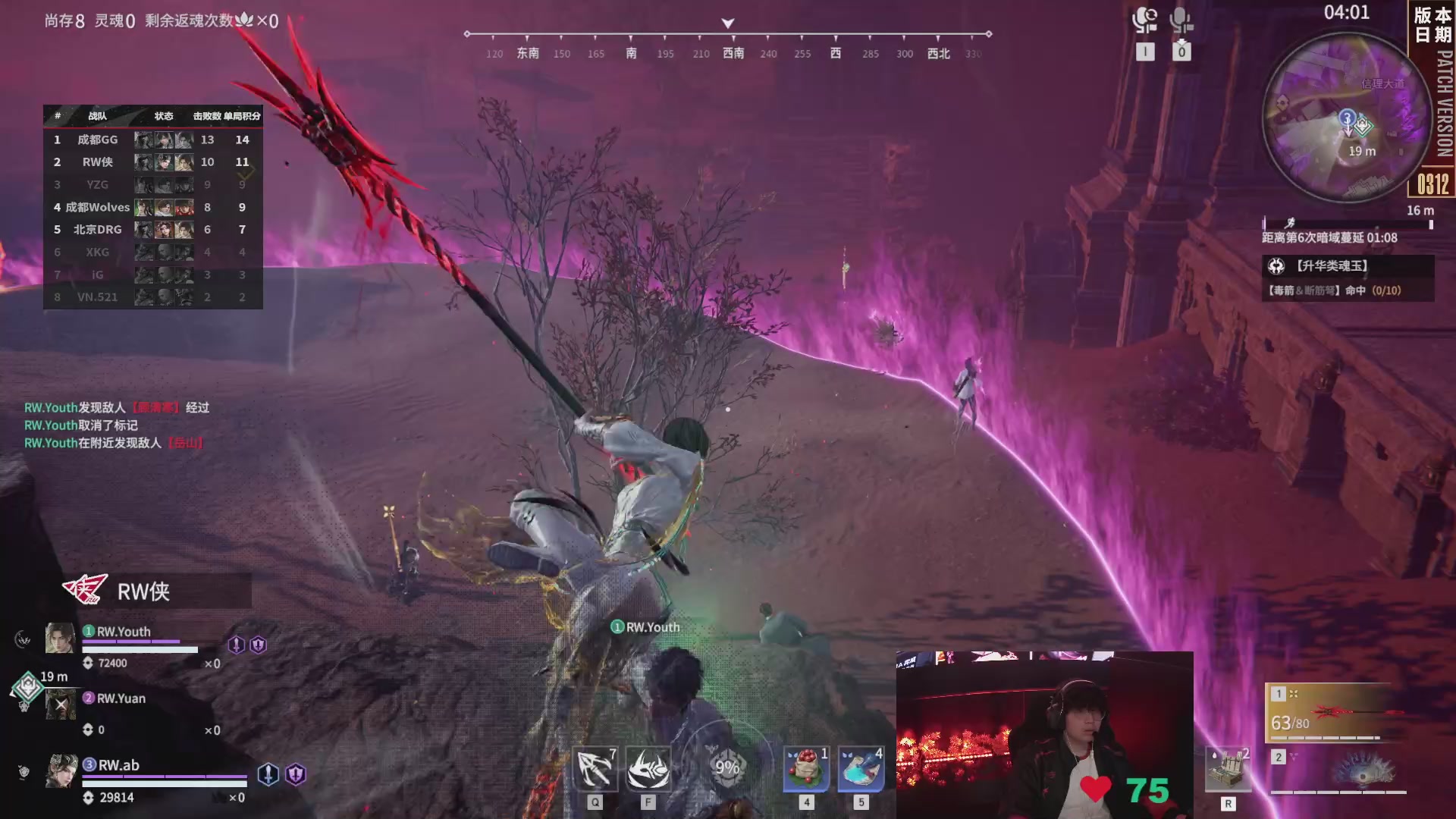Screen dimensions: 1456x819
Task: Select the 成都GG row in scoreboard
Action: [152, 140]
